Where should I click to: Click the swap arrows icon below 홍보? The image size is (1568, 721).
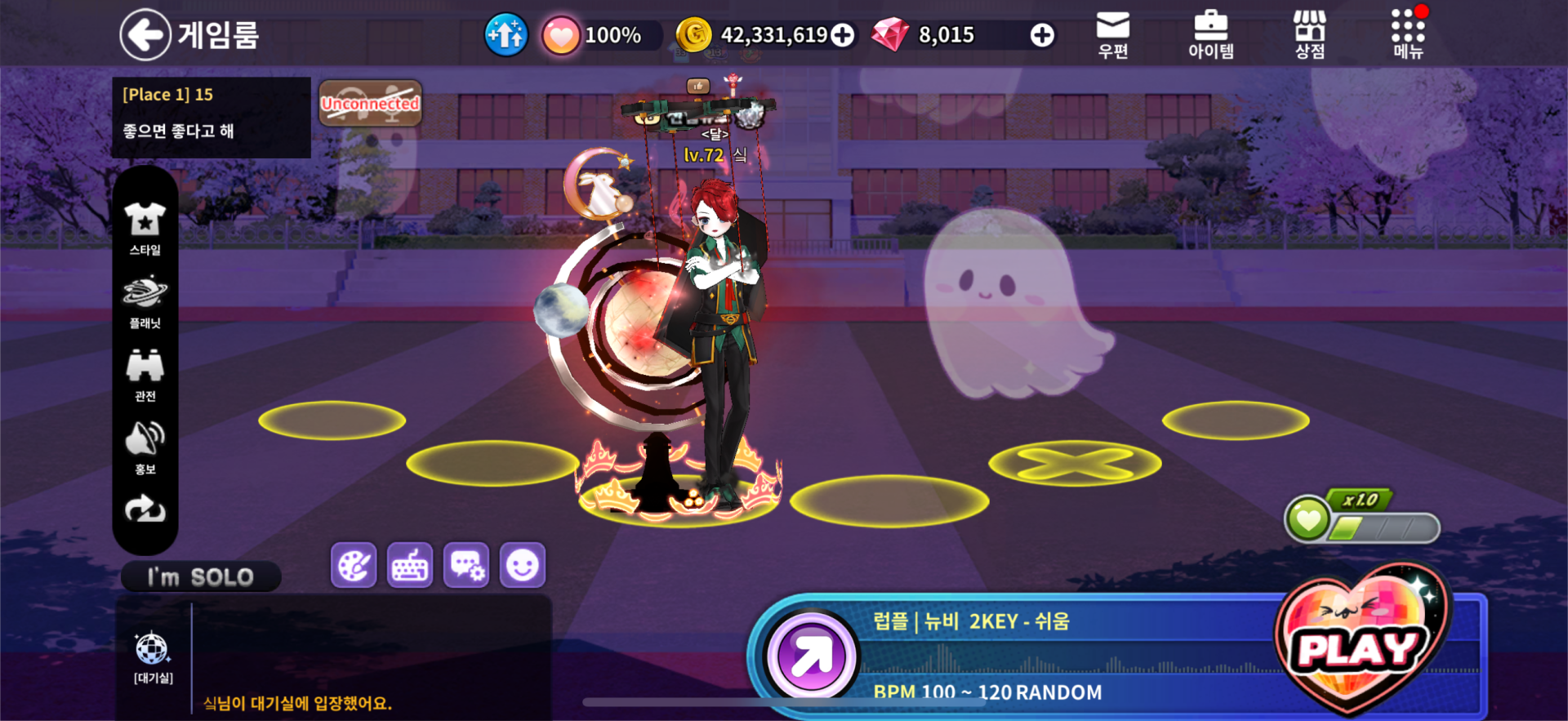point(145,510)
